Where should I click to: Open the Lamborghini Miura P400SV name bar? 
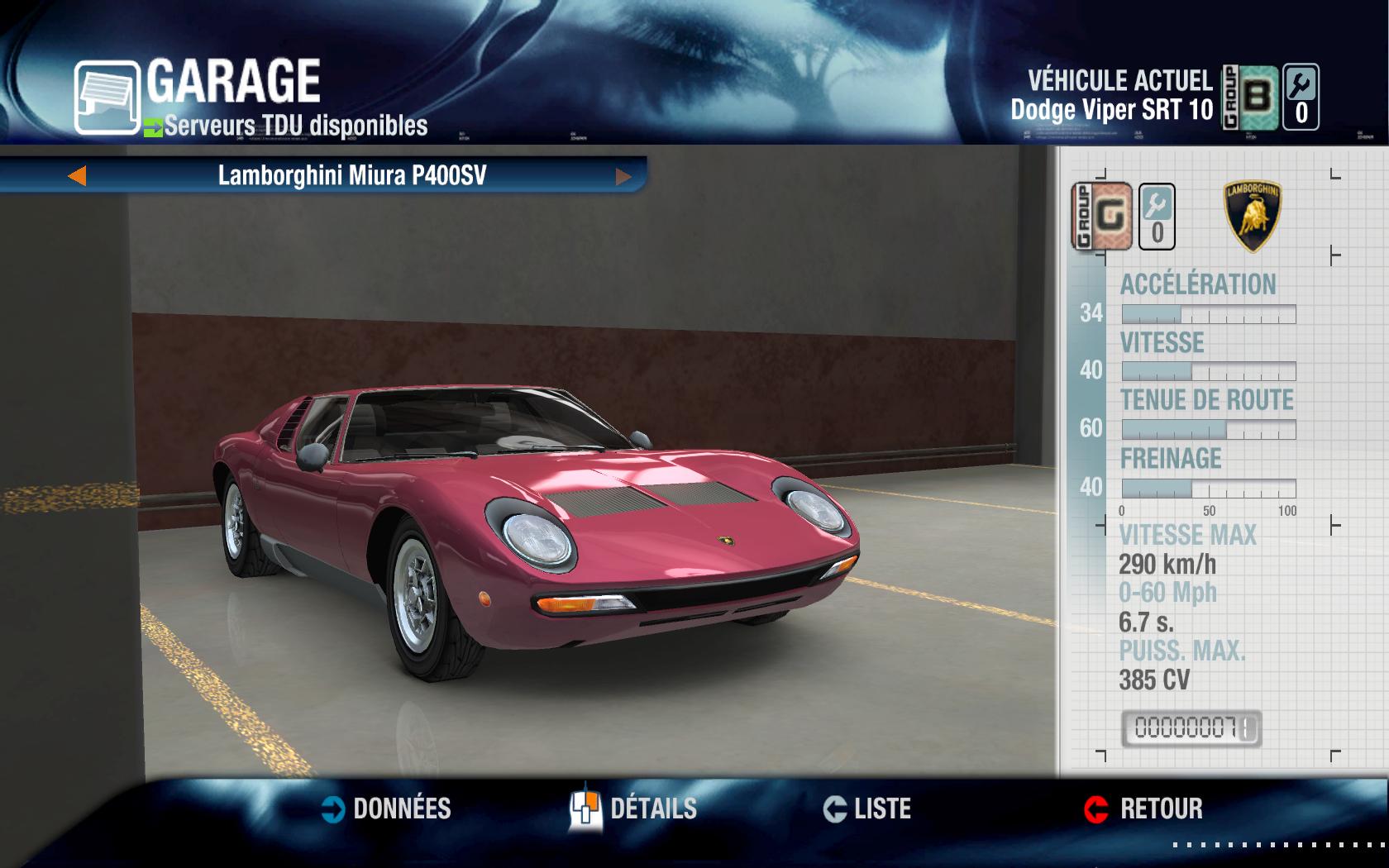pos(351,175)
